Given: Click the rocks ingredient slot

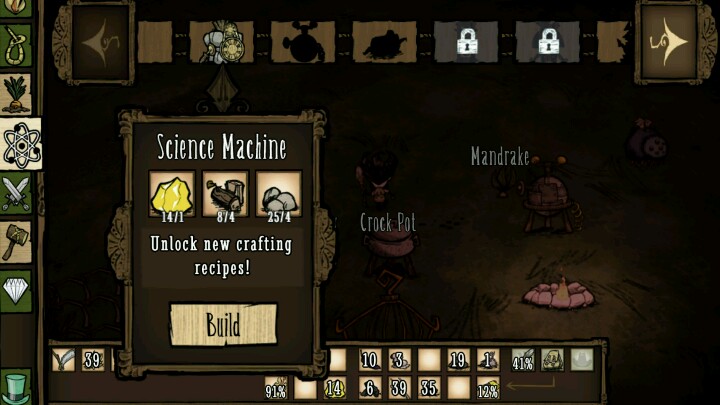Looking at the screenshot, I should [278, 194].
